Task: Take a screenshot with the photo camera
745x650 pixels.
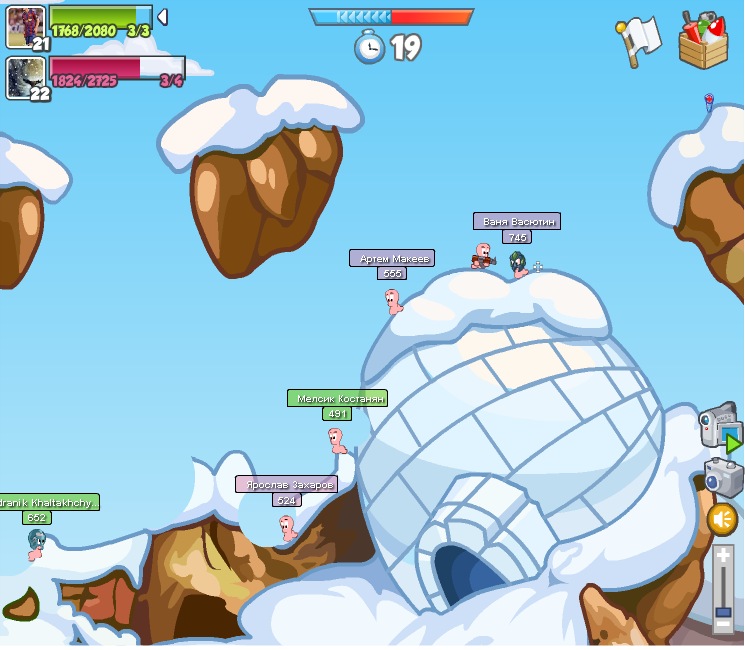Action: 723,477
